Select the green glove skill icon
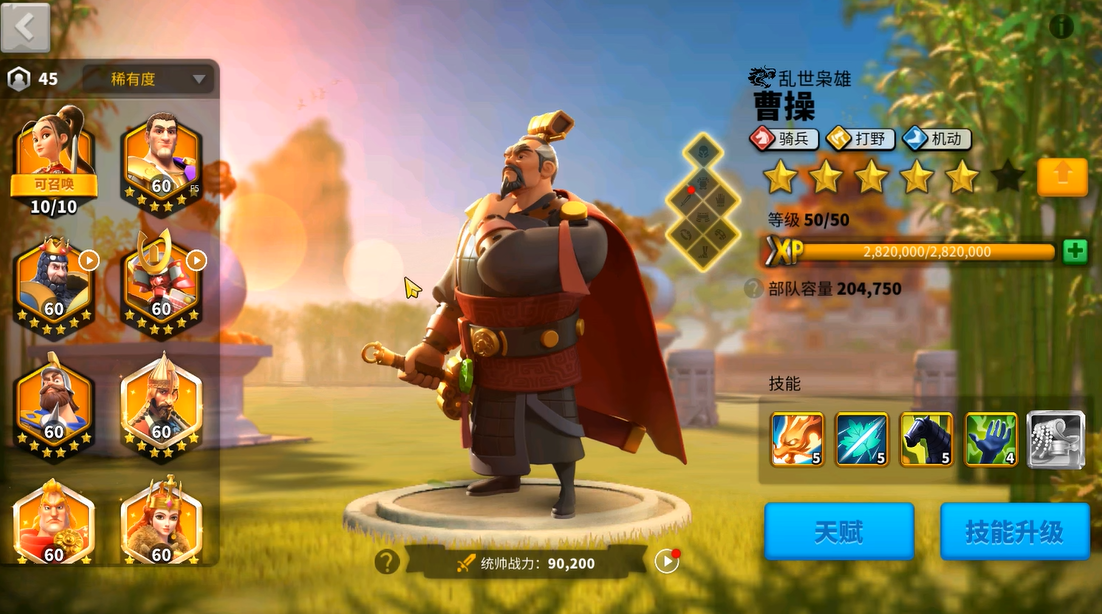The image size is (1102, 614). click(990, 439)
